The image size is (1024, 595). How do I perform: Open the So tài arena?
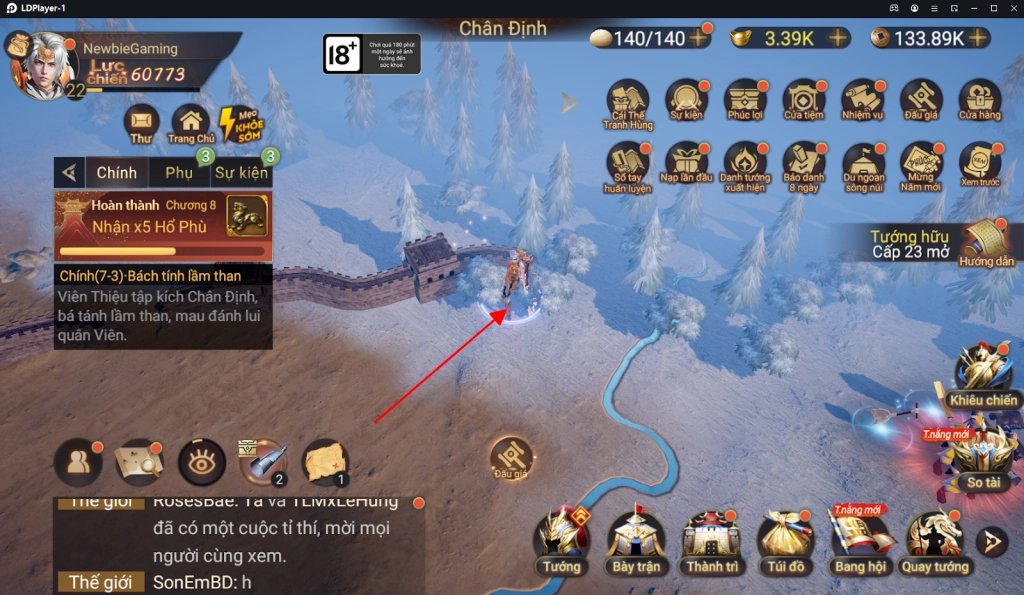click(x=981, y=455)
